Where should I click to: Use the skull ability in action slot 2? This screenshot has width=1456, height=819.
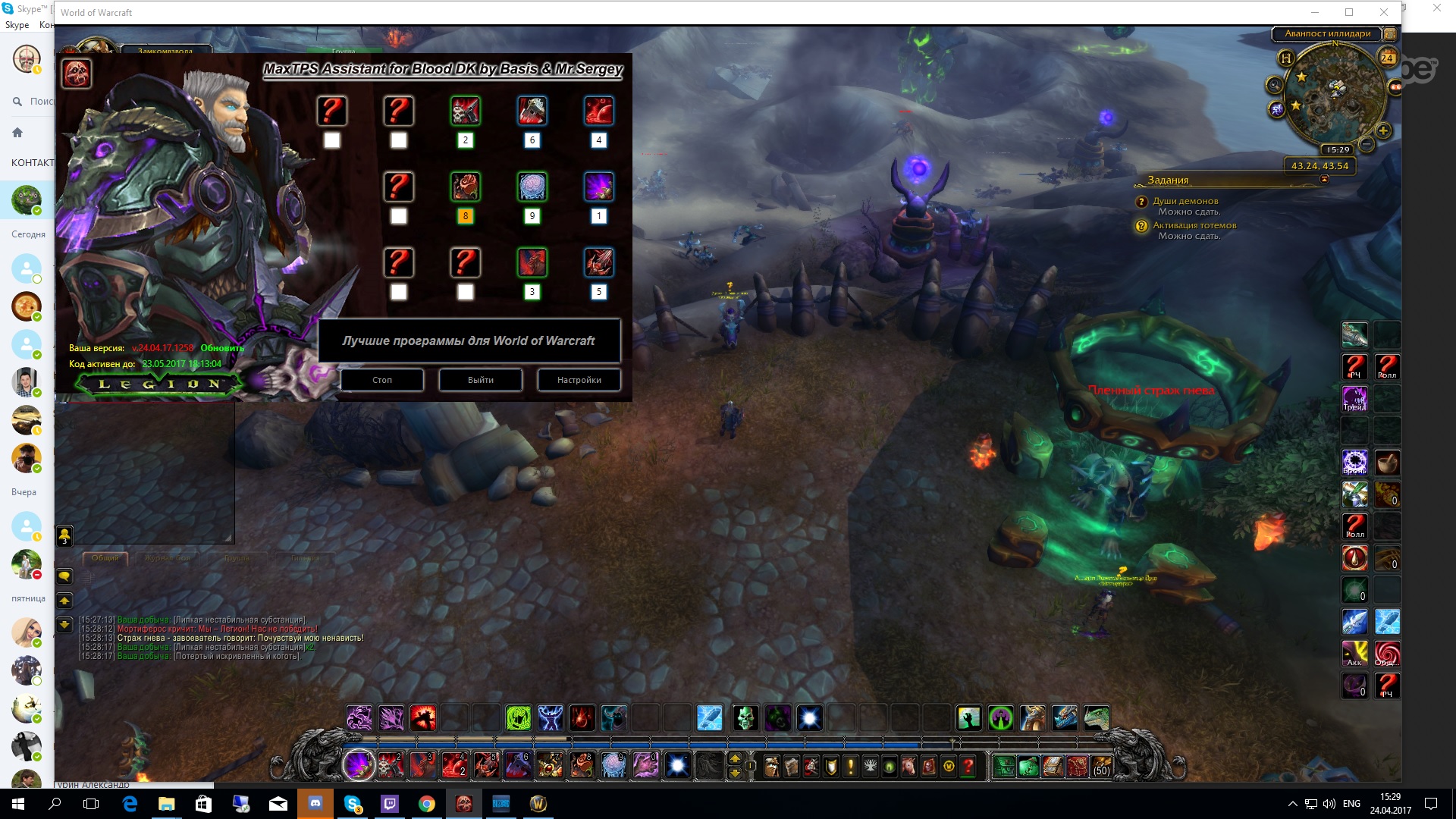(x=391, y=766)
